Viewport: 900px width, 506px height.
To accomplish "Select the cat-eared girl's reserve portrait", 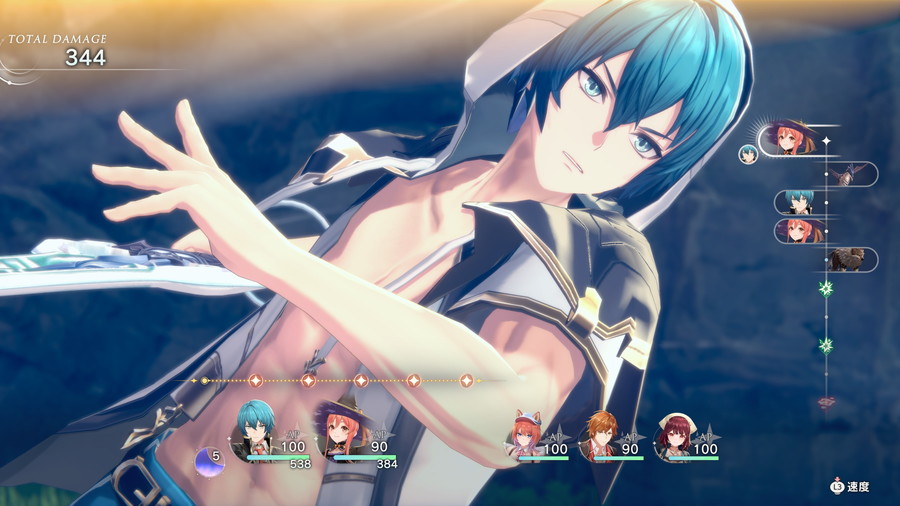I will click(526, 435).
